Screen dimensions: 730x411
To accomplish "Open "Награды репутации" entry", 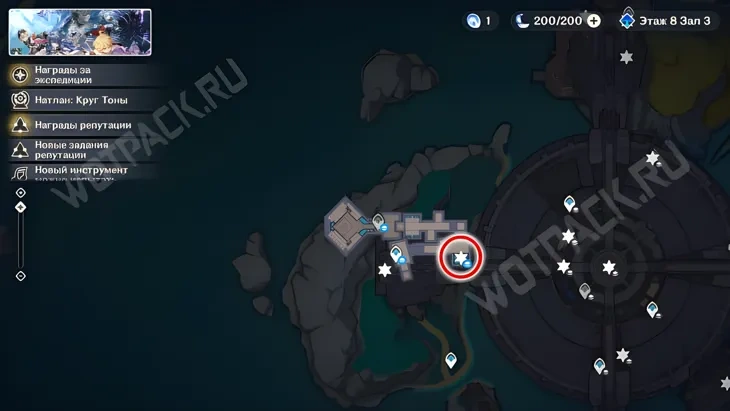I will pos(83,125).
